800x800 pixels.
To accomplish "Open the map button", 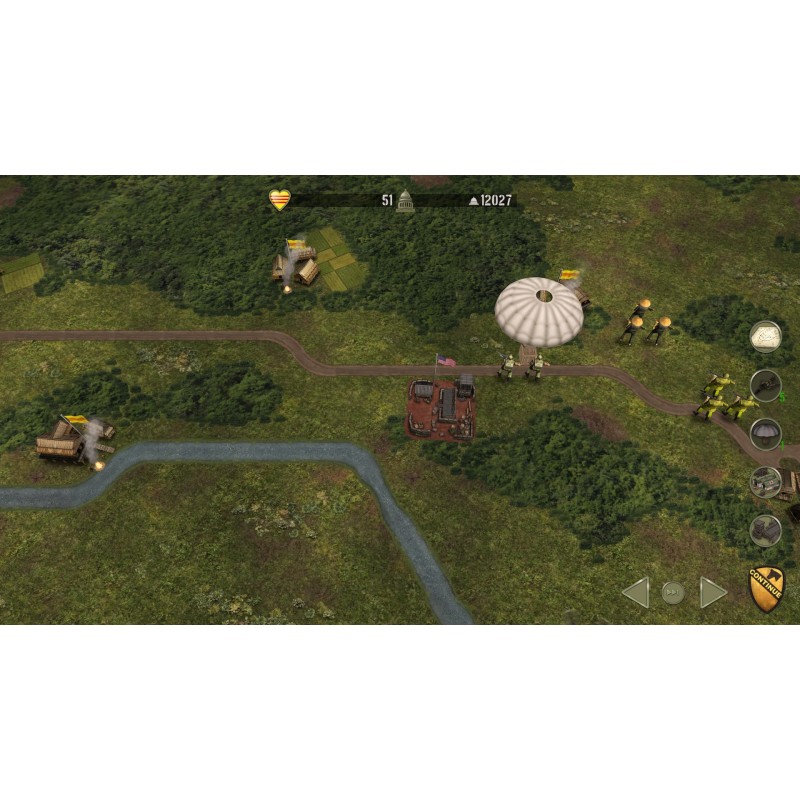I will (766, 336).
